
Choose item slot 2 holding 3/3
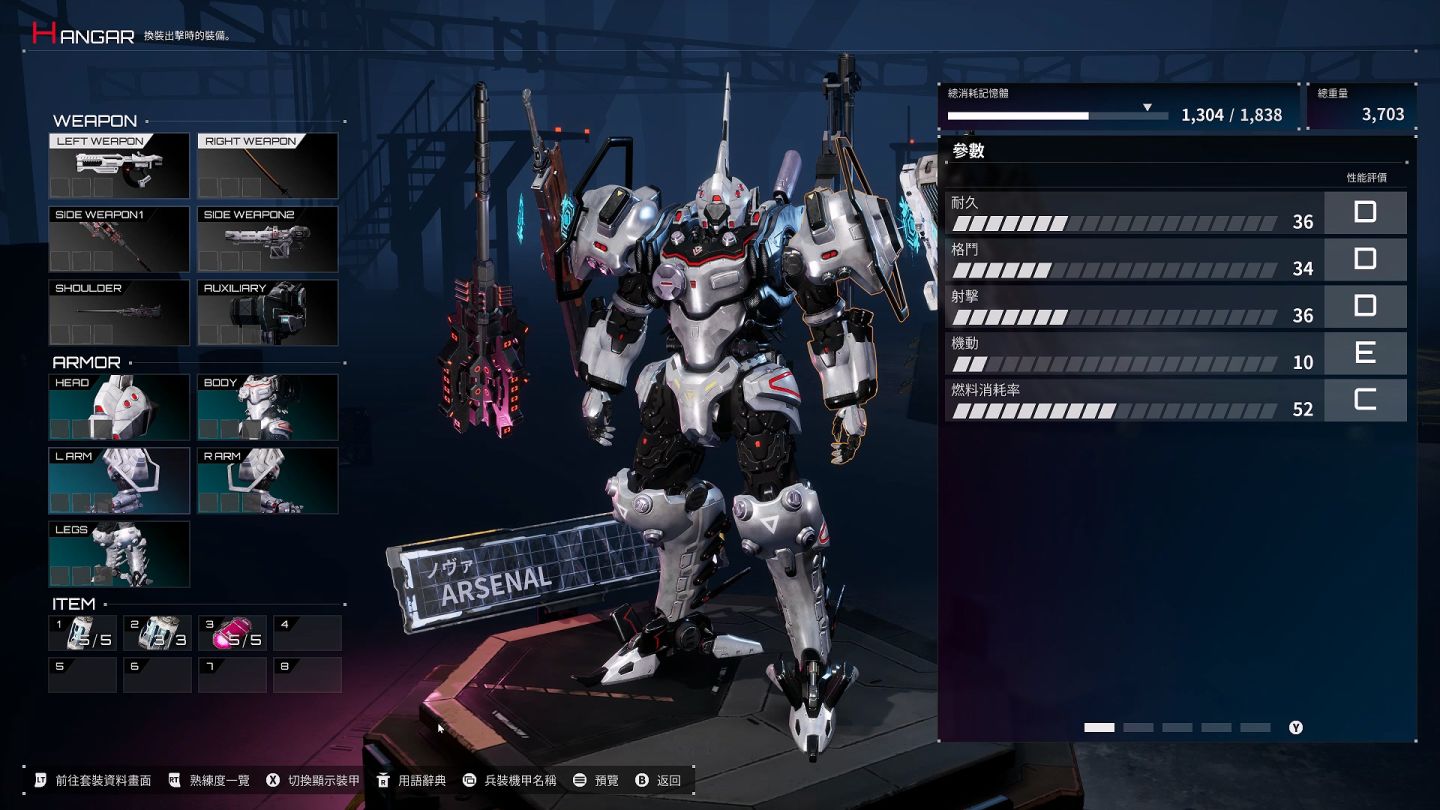click(157, 633)
